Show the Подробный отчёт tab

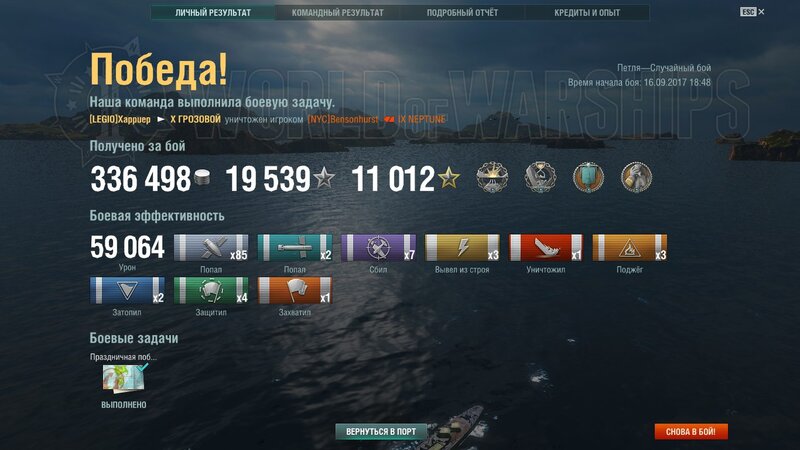[462, 13]
